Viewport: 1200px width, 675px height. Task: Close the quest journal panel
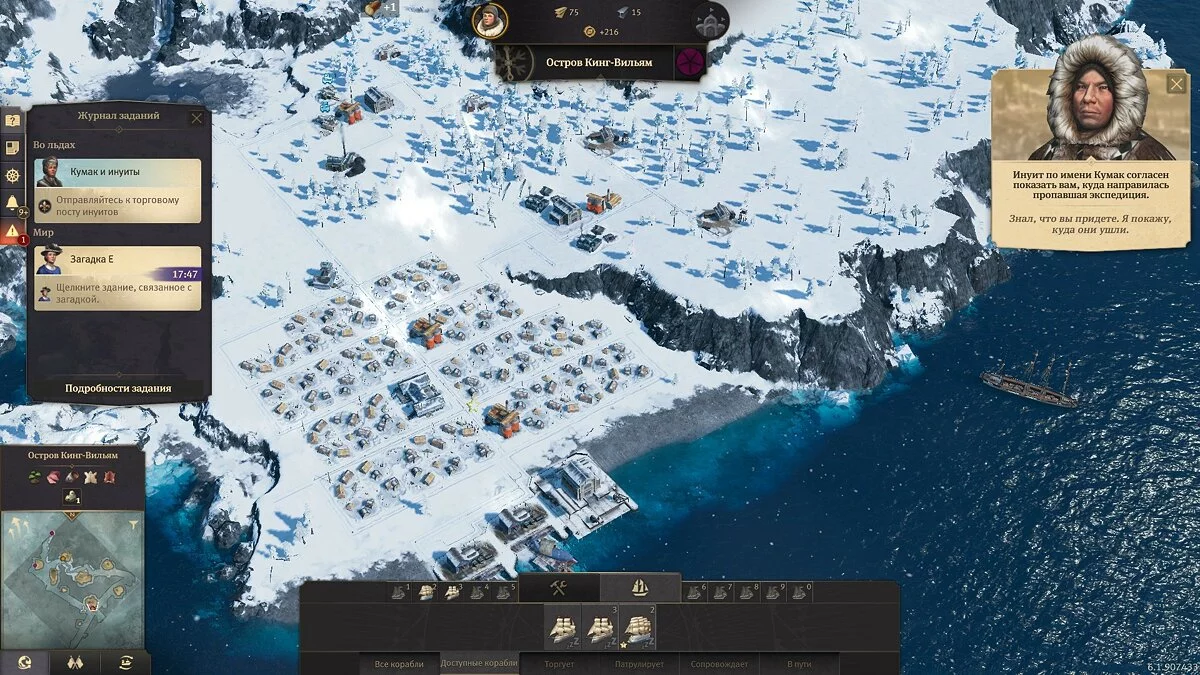[x=196, y=118]
